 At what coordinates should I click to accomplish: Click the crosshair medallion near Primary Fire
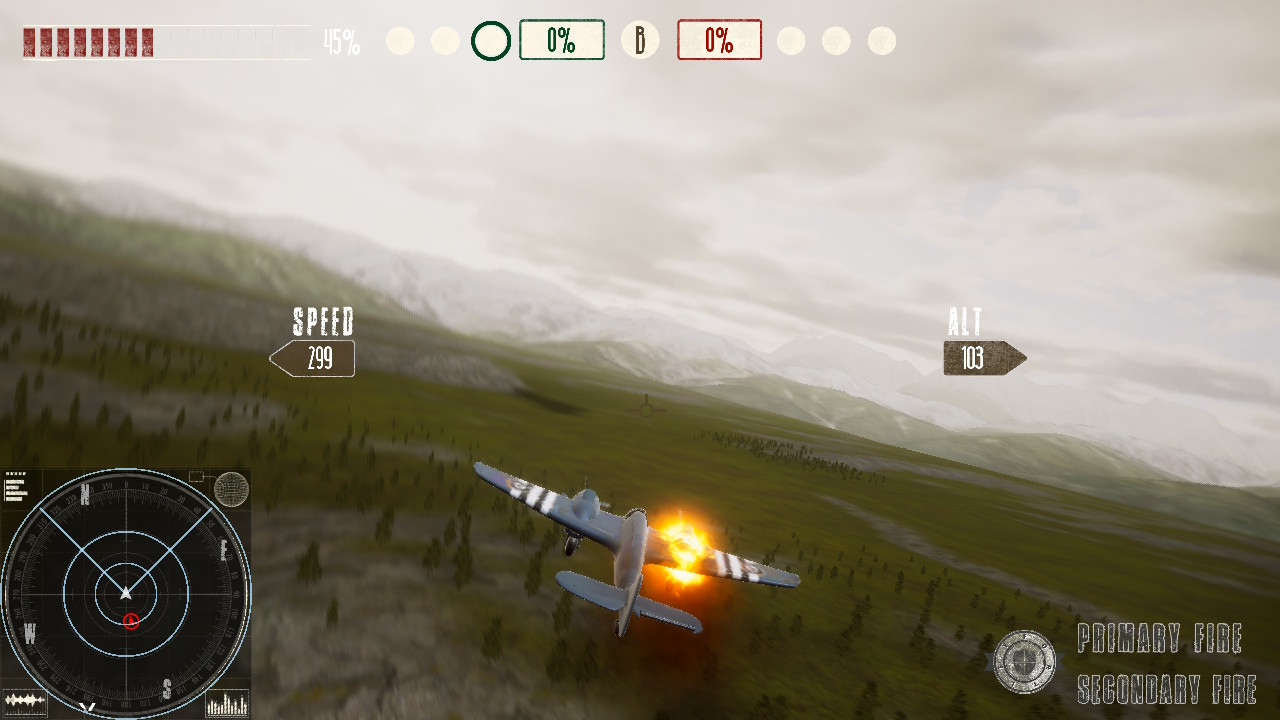coord(1024,660)
